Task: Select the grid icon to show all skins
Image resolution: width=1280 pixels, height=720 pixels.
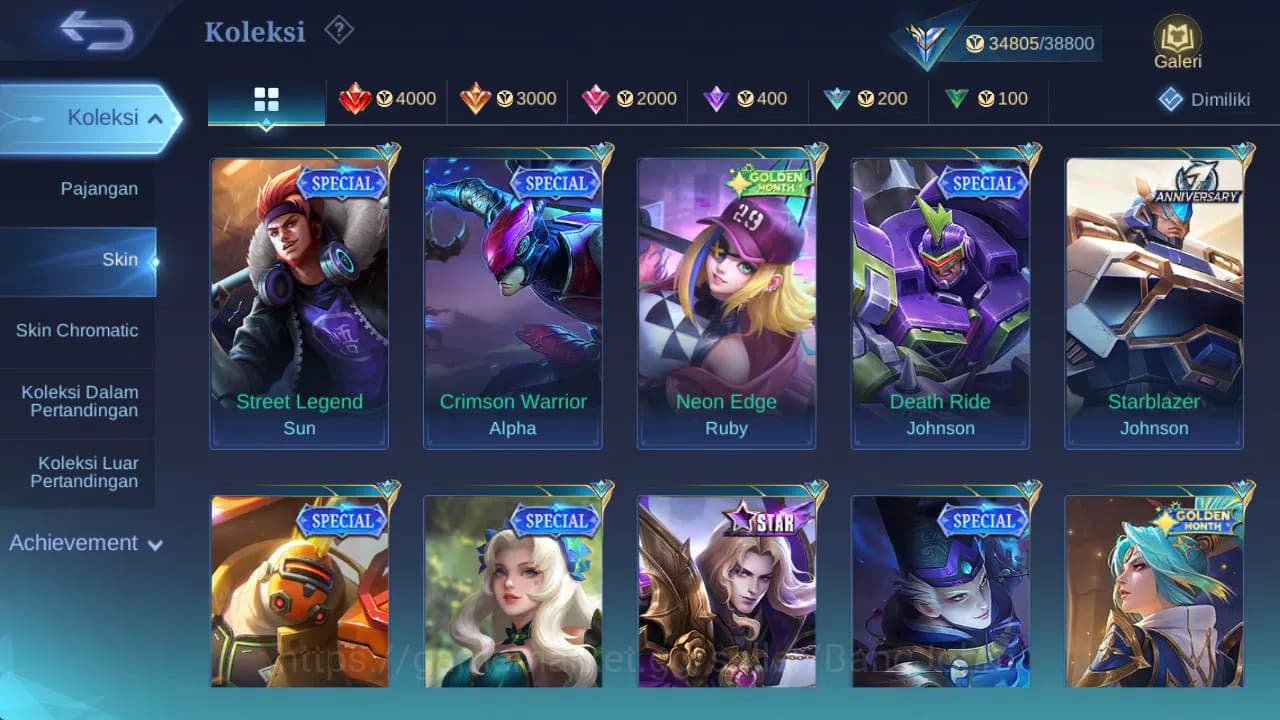Action: 266,99
